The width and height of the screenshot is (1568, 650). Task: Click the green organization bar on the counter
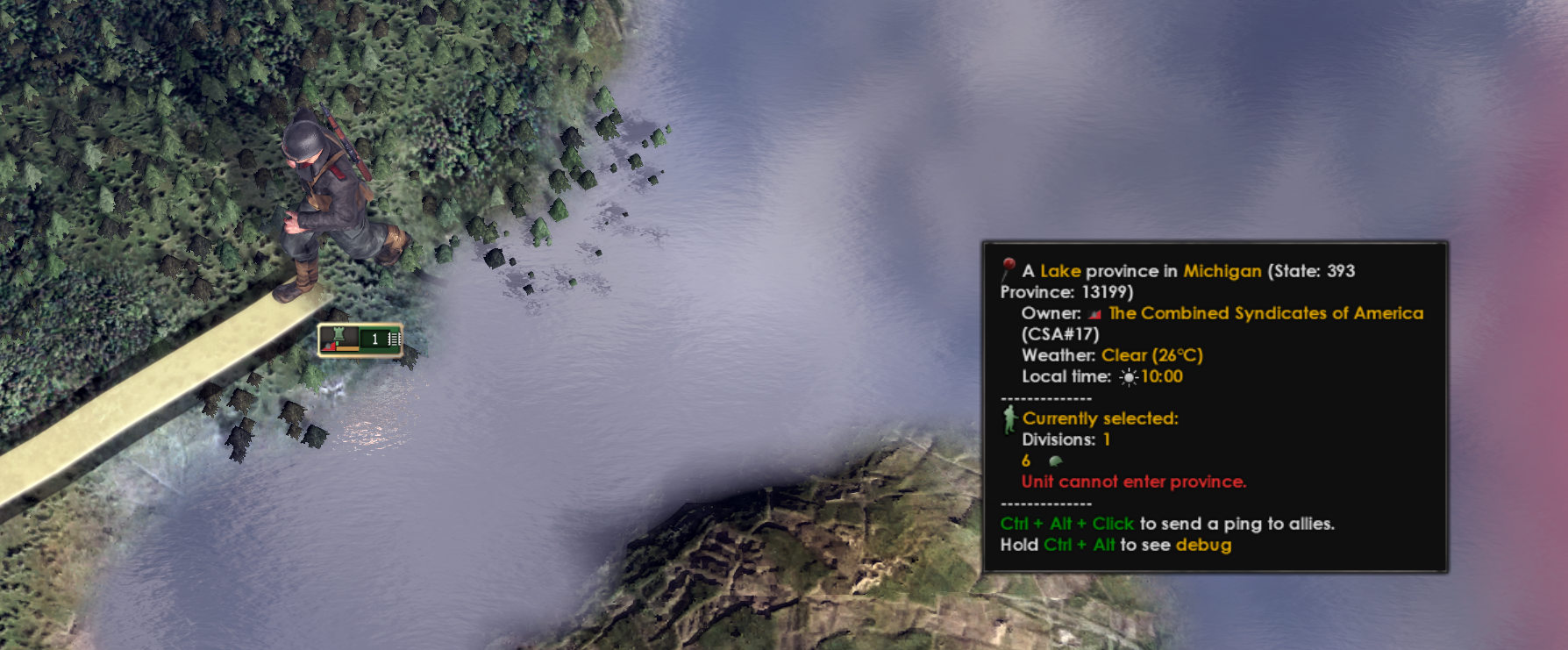pos(337,343)
